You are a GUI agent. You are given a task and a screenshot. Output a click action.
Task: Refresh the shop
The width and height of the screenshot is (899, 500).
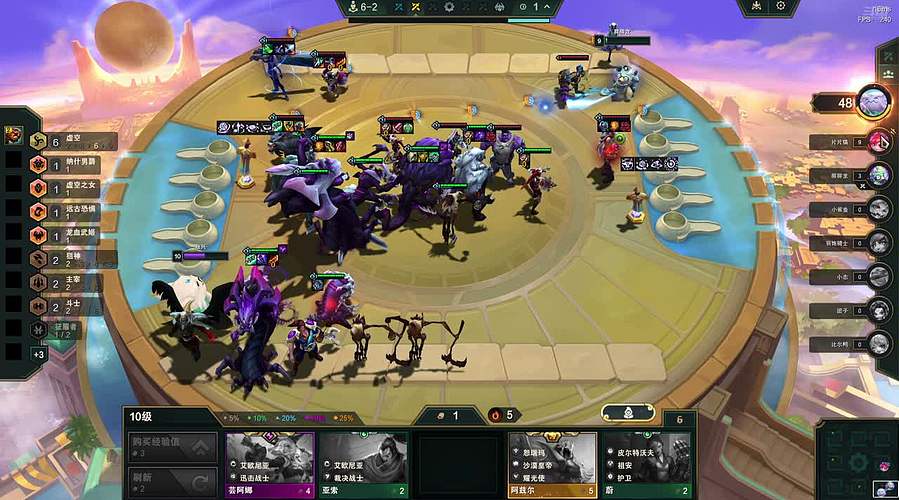171,482
